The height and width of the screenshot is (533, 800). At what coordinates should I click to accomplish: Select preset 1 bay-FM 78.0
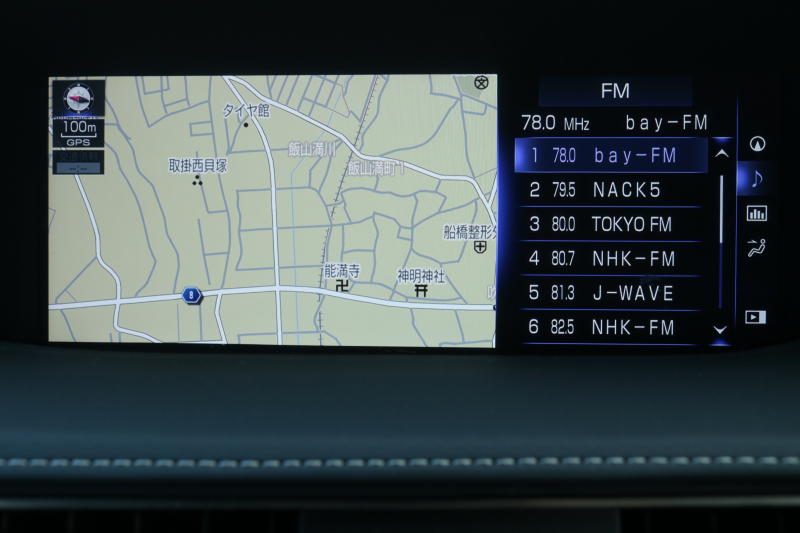pos(610,156)
